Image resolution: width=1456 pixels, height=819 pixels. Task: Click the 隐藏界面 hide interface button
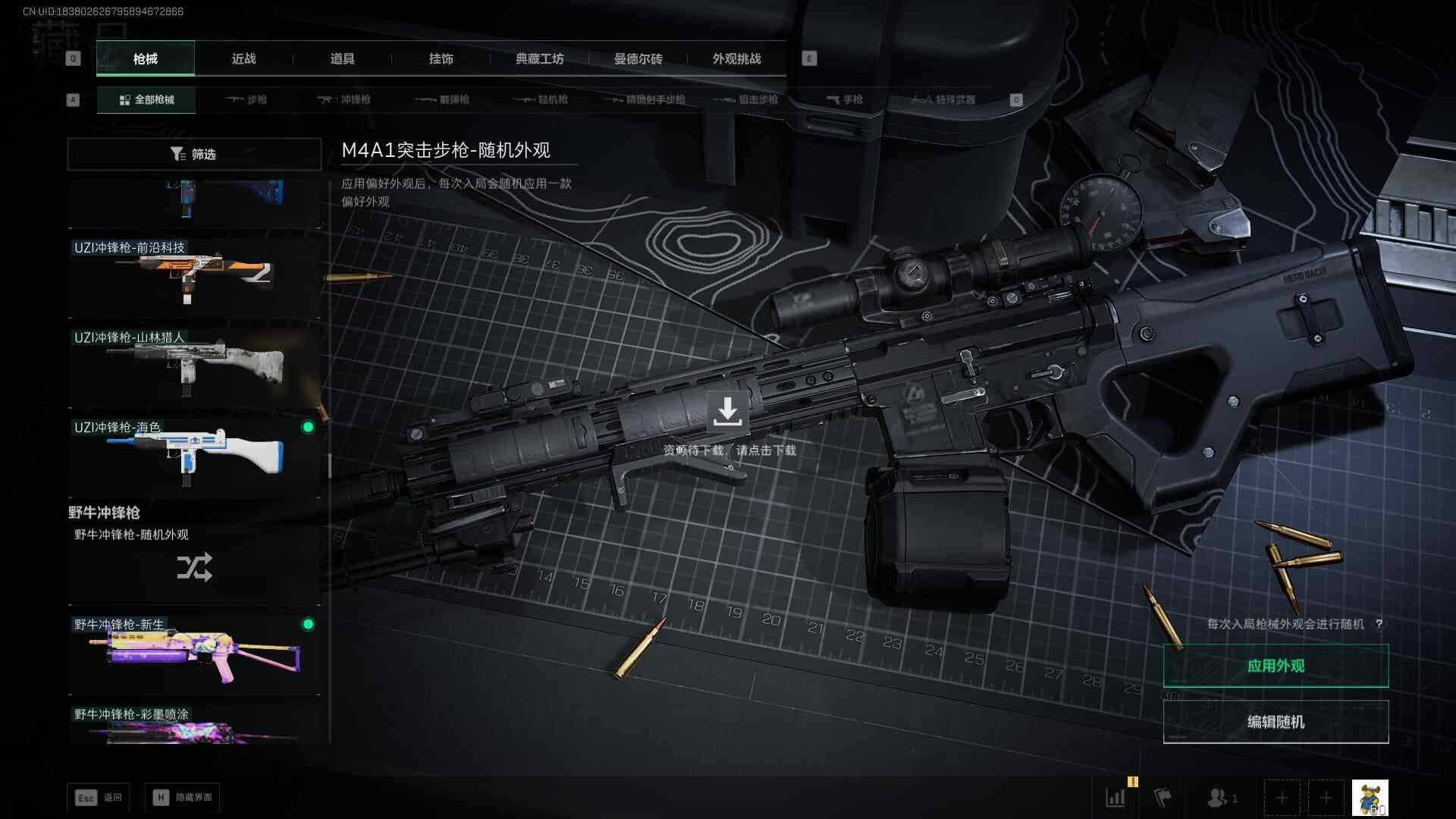point(183,798)
